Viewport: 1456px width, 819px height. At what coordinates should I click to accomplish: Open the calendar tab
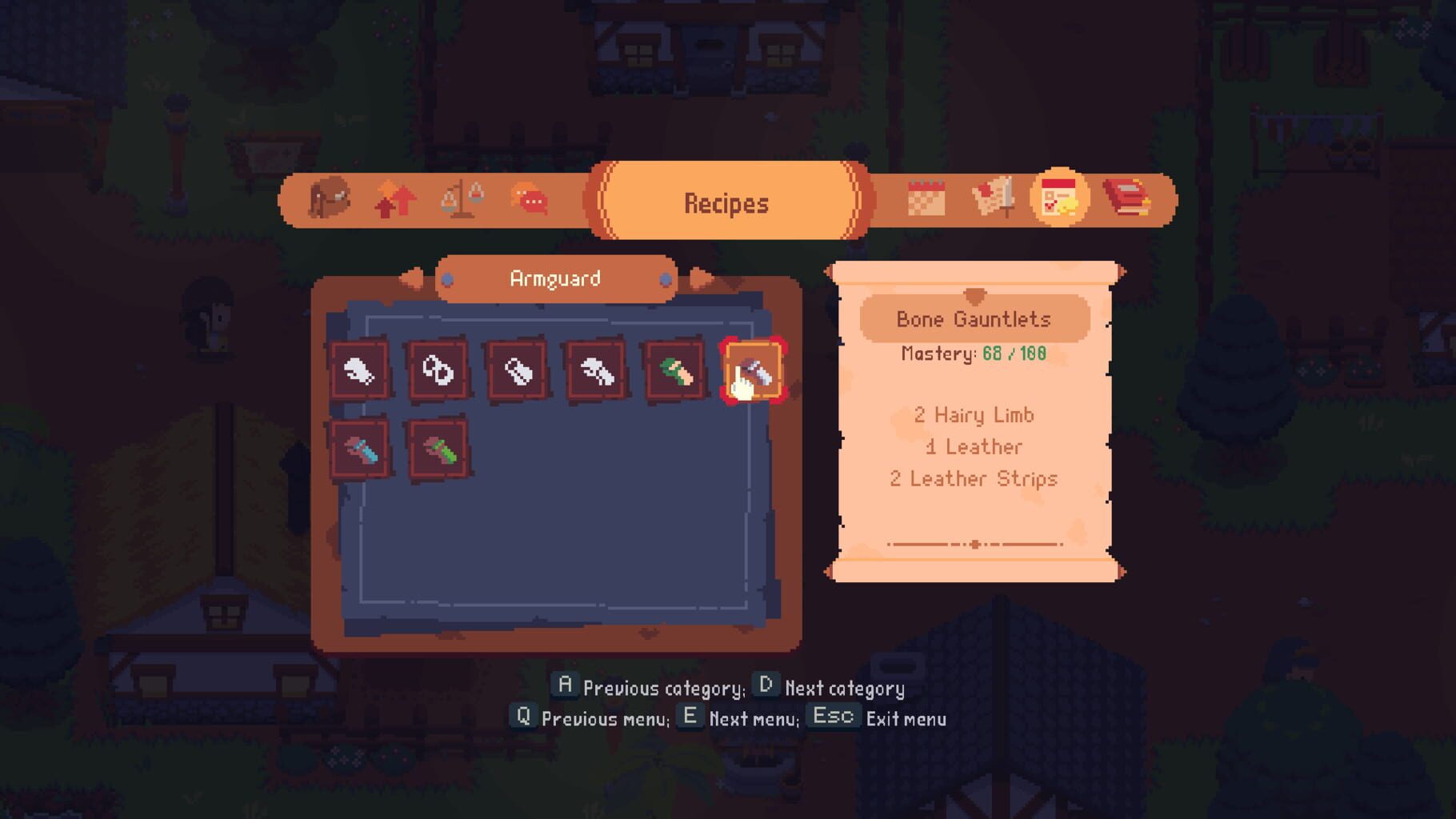click(926, 202)
